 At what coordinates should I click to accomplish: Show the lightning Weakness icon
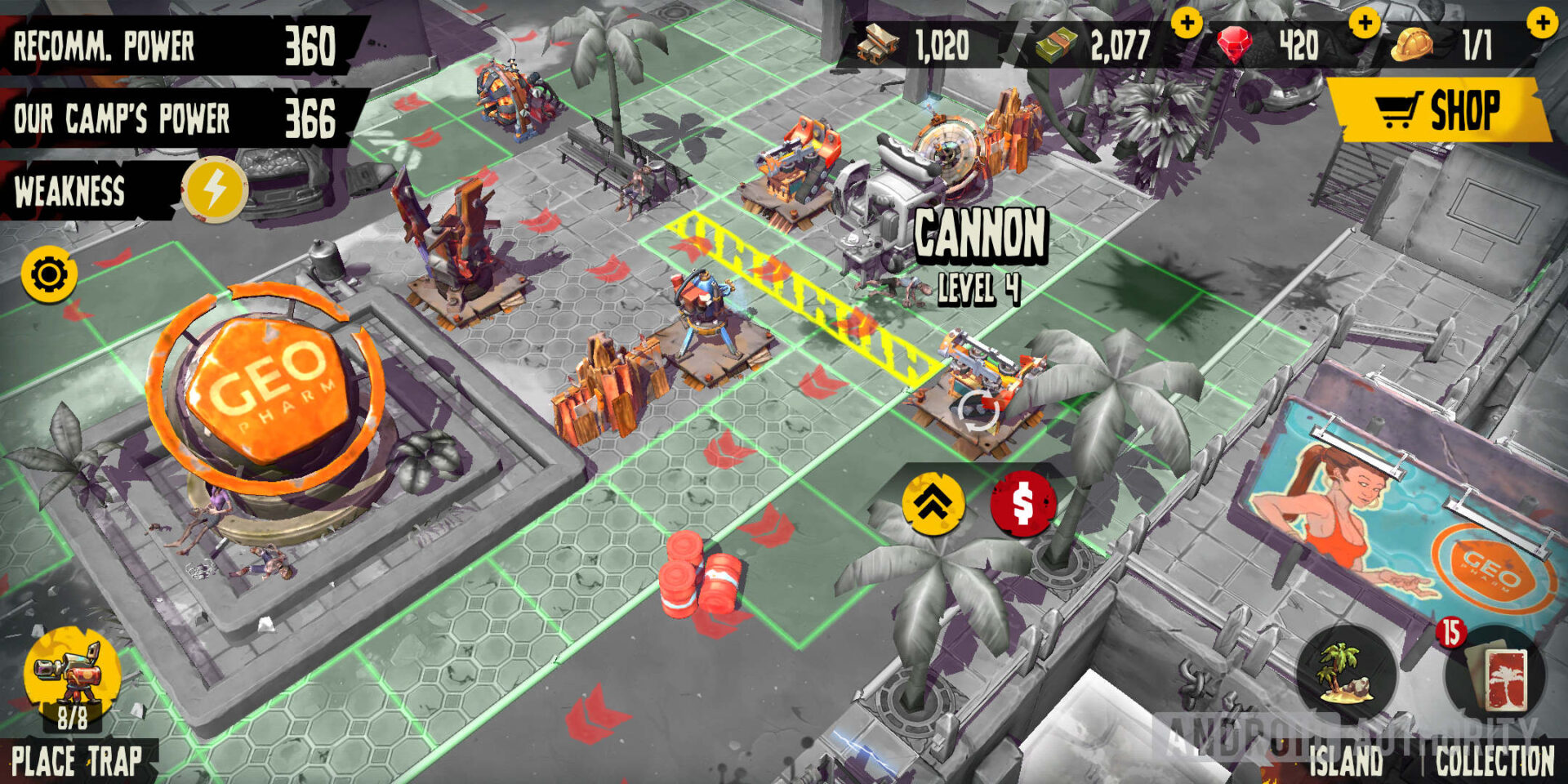[x=214, y=190]
